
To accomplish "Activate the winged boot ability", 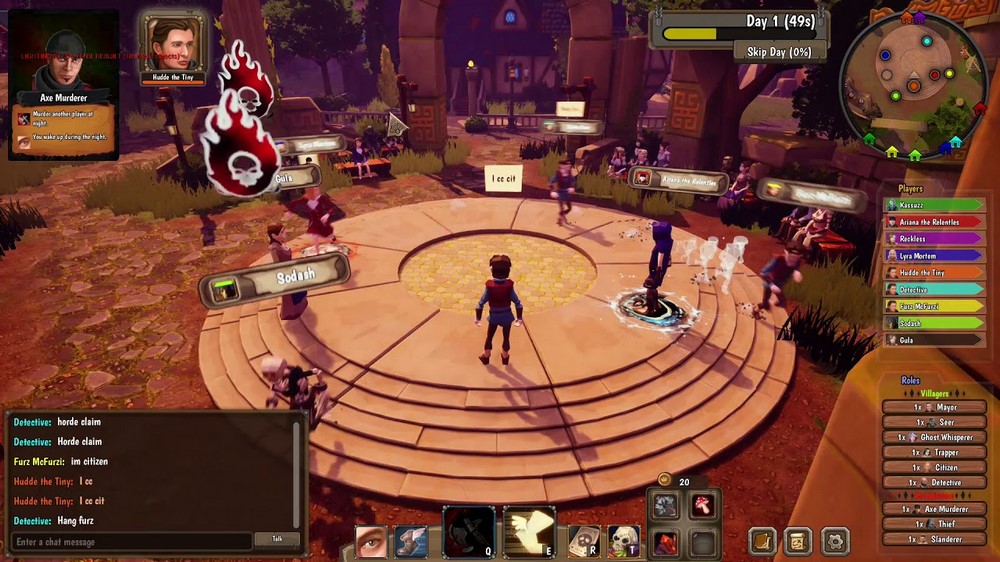I will click(411, 541).
